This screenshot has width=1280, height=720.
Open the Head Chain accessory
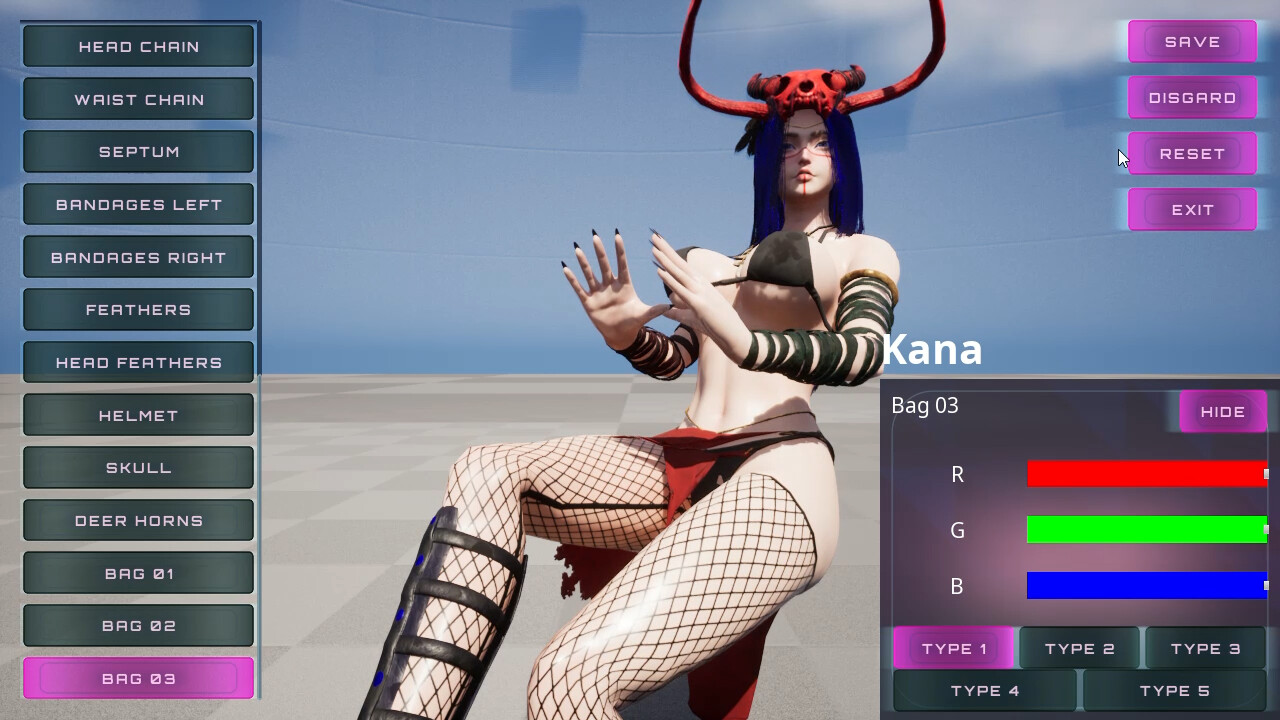click(138, 47)
